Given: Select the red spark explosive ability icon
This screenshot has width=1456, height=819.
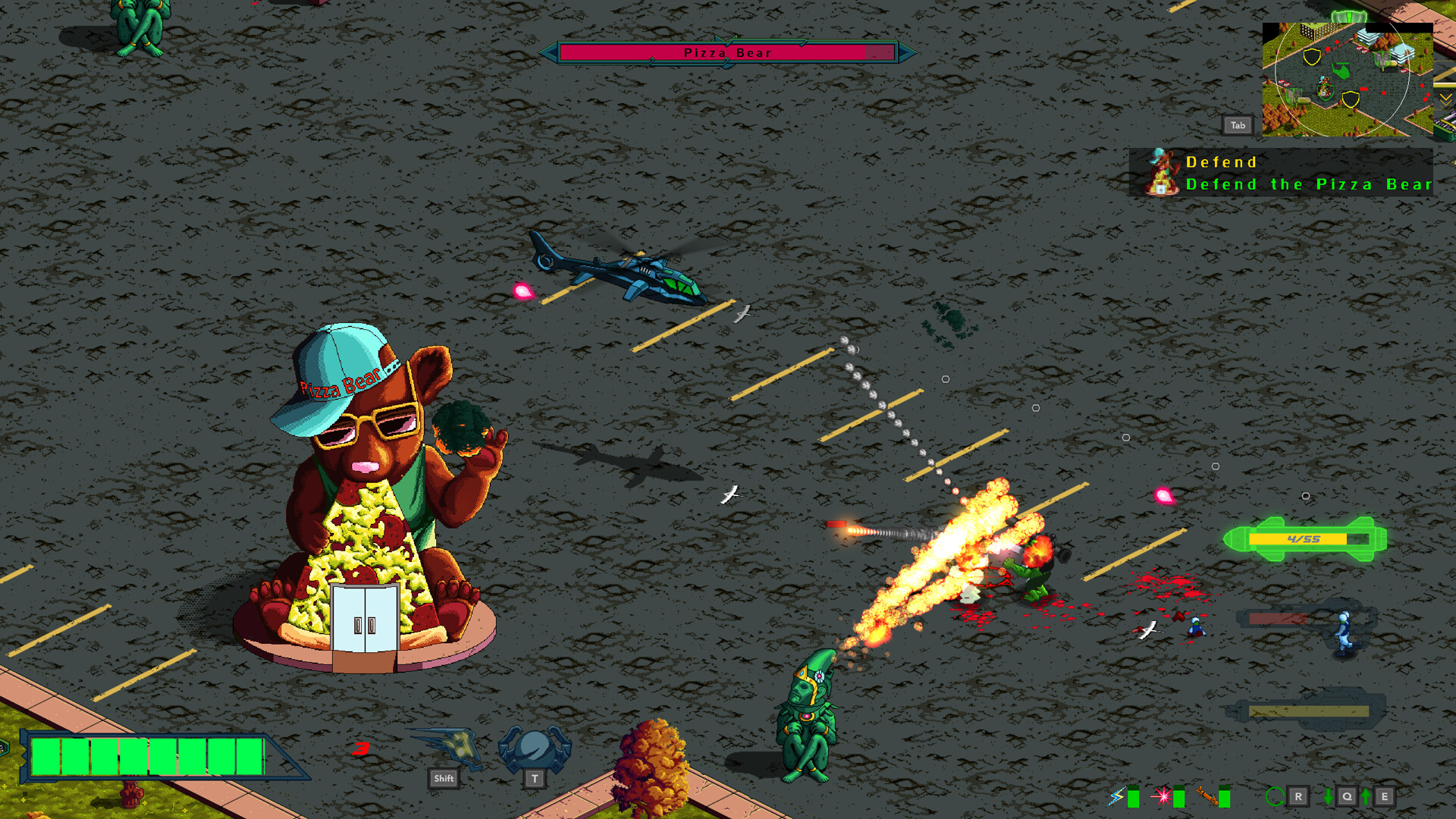Looking at the screenshot, I should coord(1163,796).
